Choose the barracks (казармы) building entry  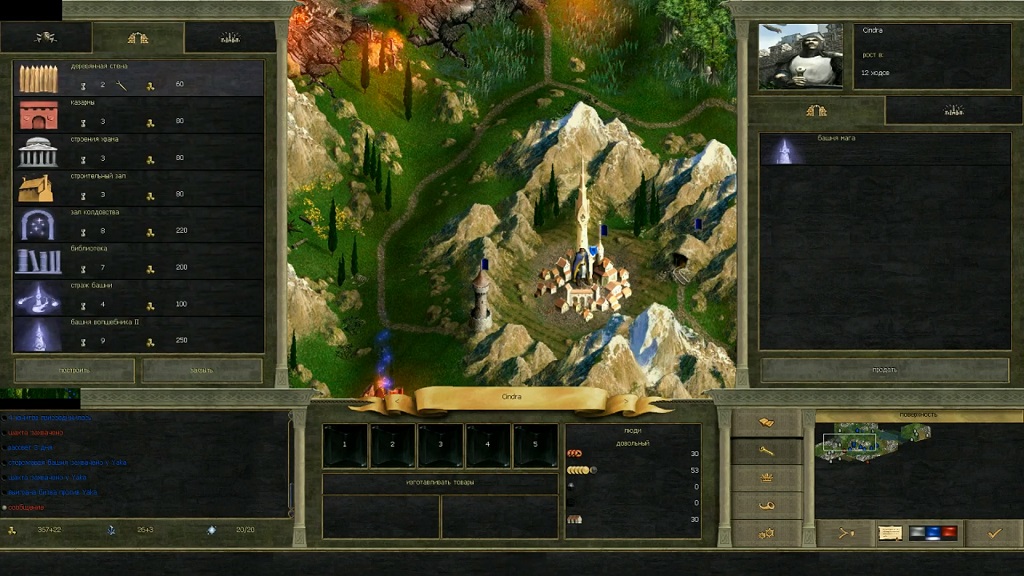point(139,116)
